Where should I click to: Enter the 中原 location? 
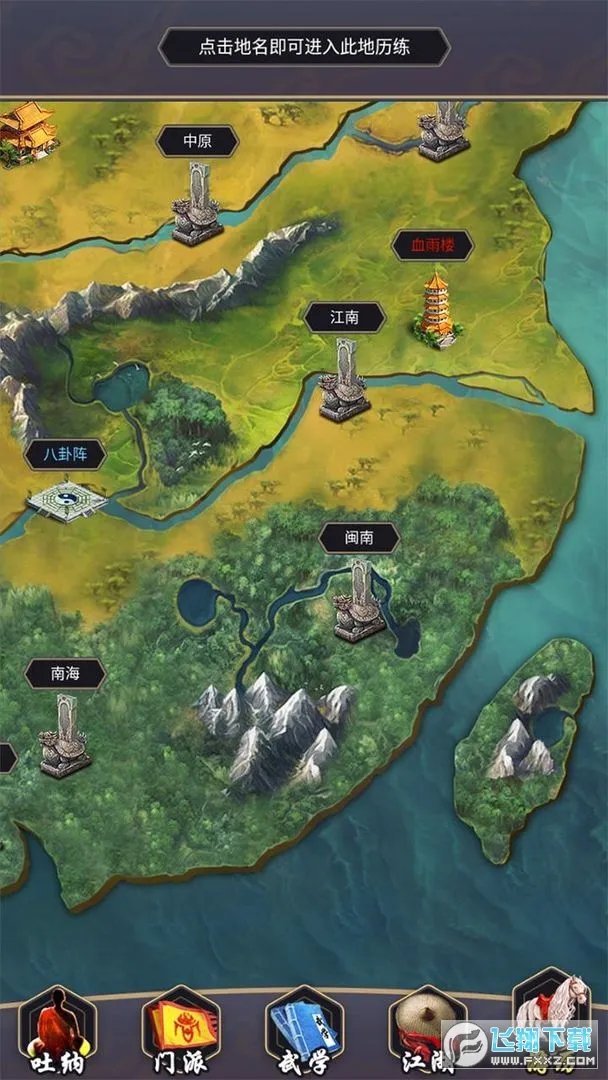tap(197, 142)
